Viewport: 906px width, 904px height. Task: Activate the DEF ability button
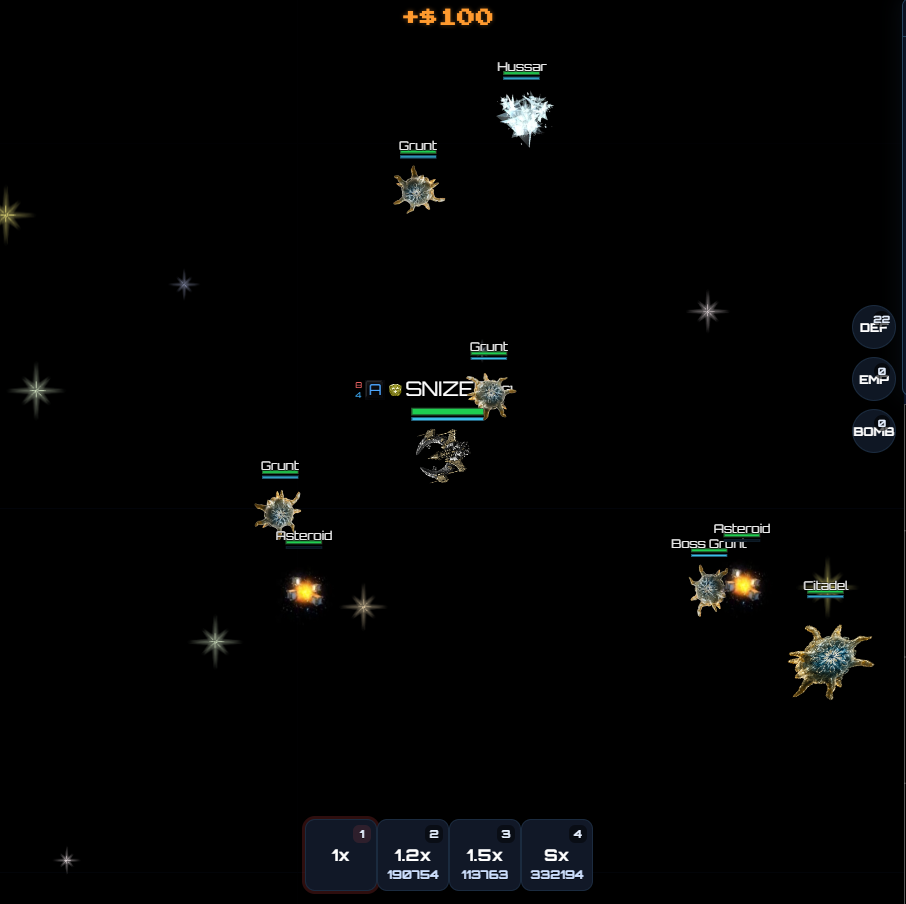click(x=873, y=327)
